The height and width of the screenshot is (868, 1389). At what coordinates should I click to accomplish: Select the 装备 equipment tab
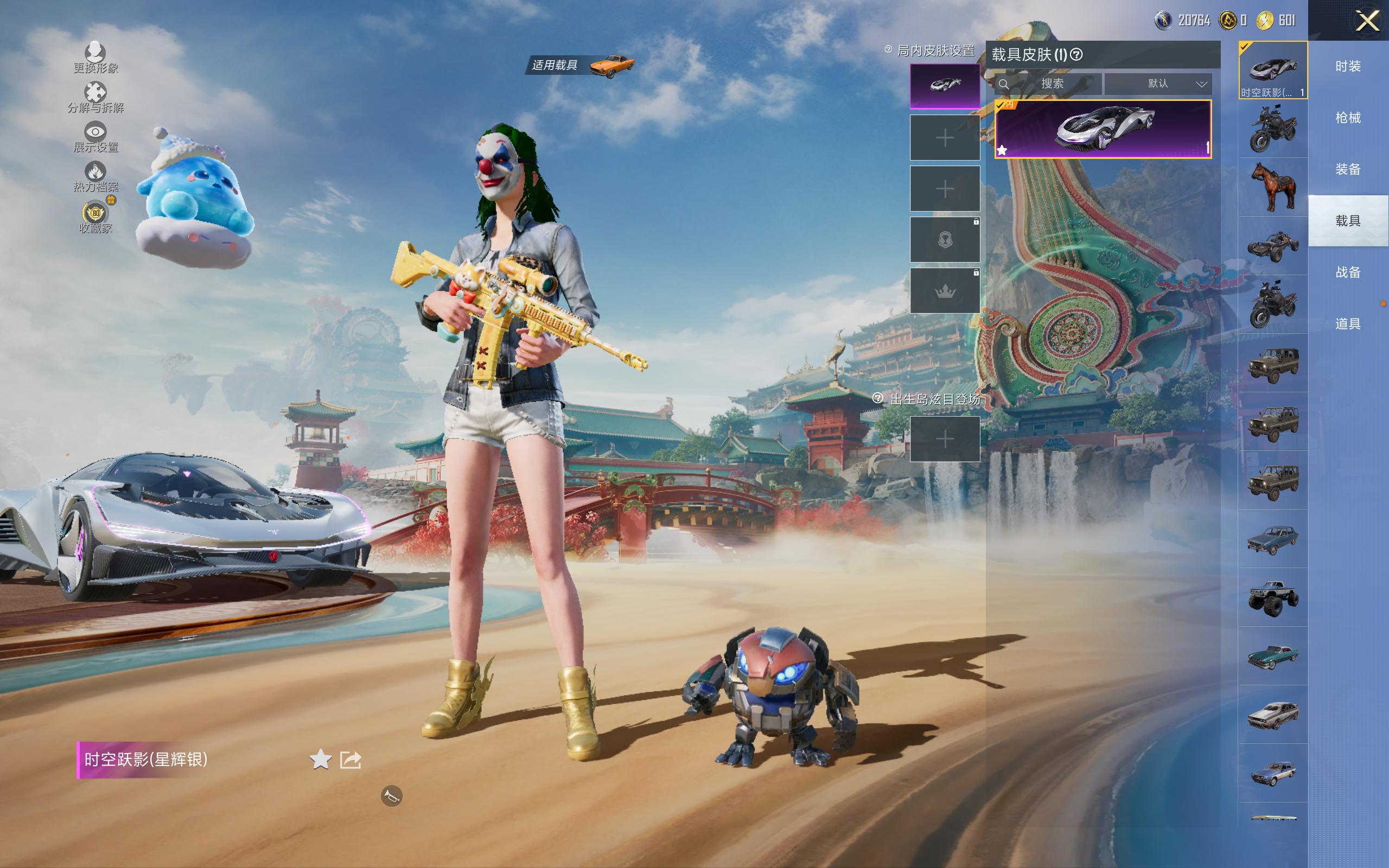coord(1347,169)
